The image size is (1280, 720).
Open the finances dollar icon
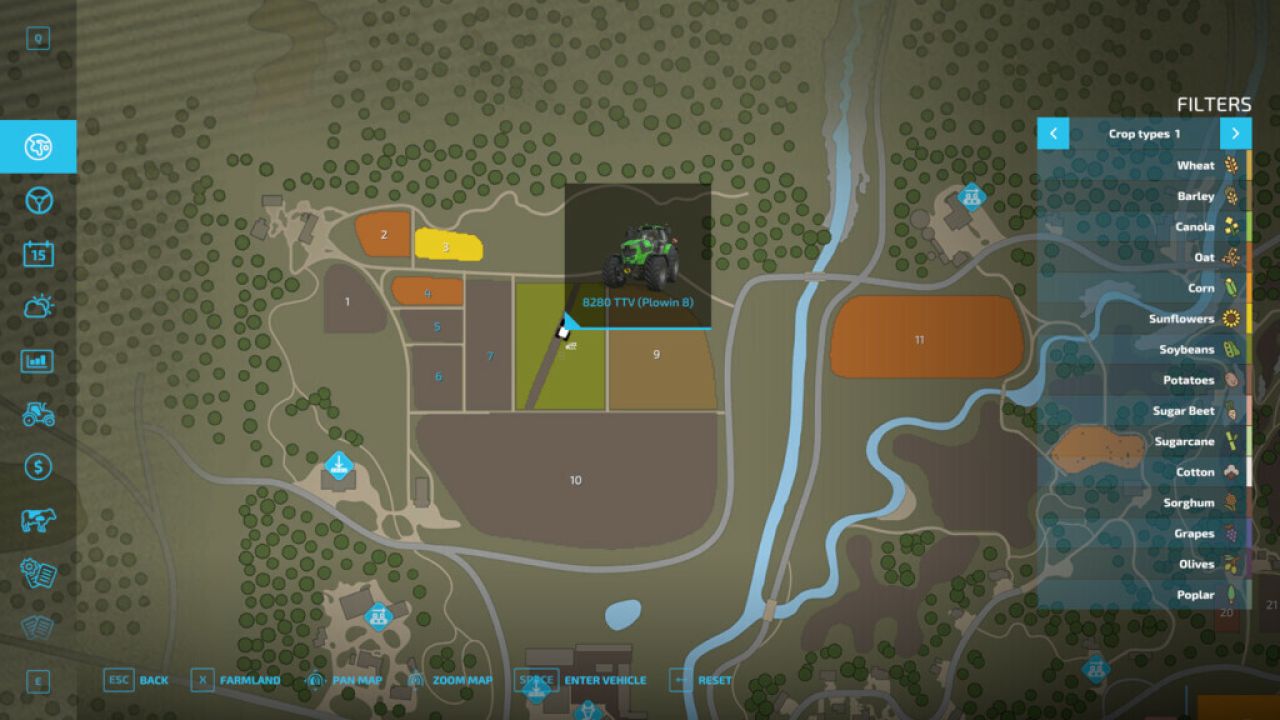[37, 465]
